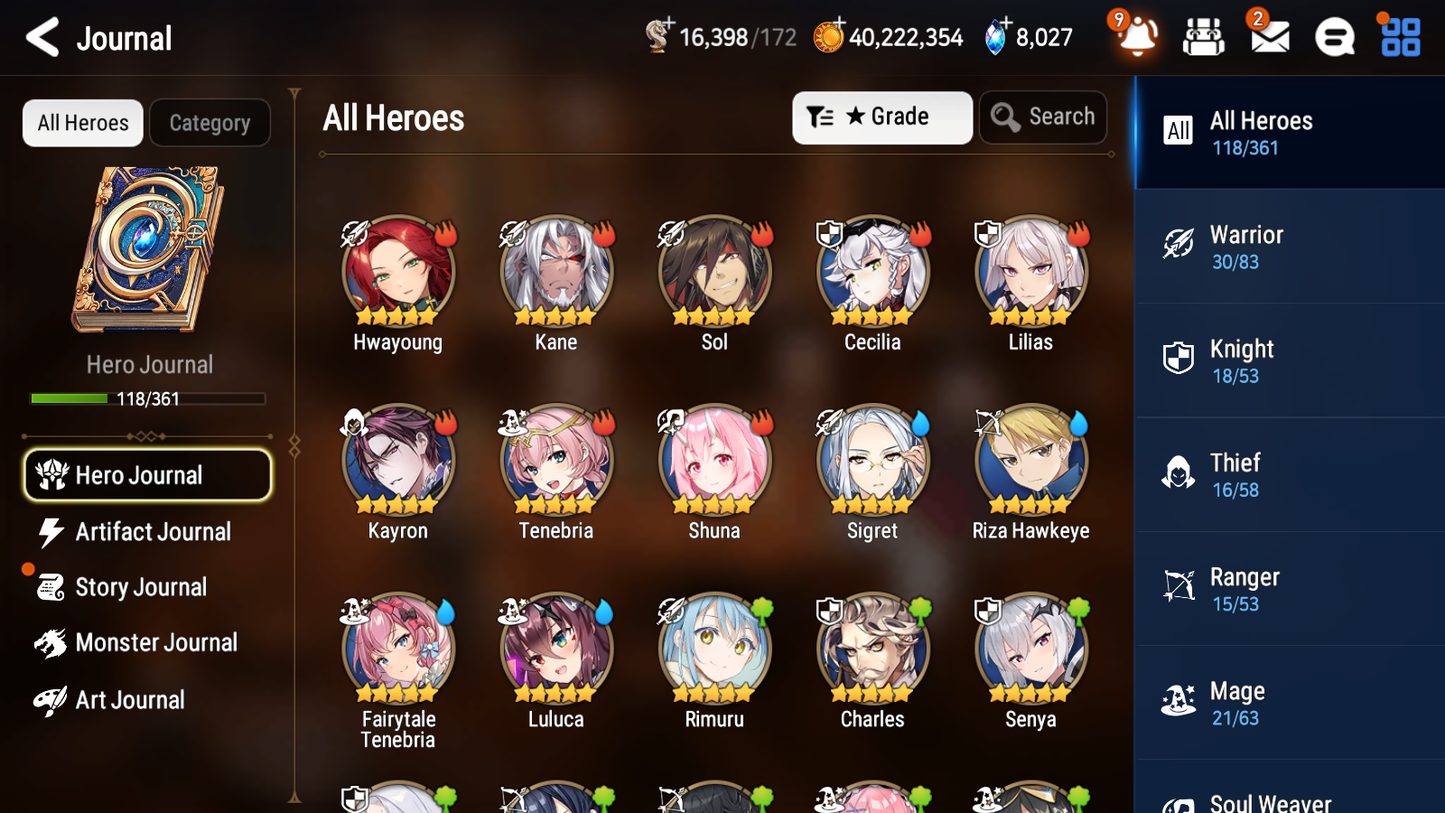Open the main menu grid icon
The image size is (1445, 813).
pyautogui.click(x=1399, y=37)
